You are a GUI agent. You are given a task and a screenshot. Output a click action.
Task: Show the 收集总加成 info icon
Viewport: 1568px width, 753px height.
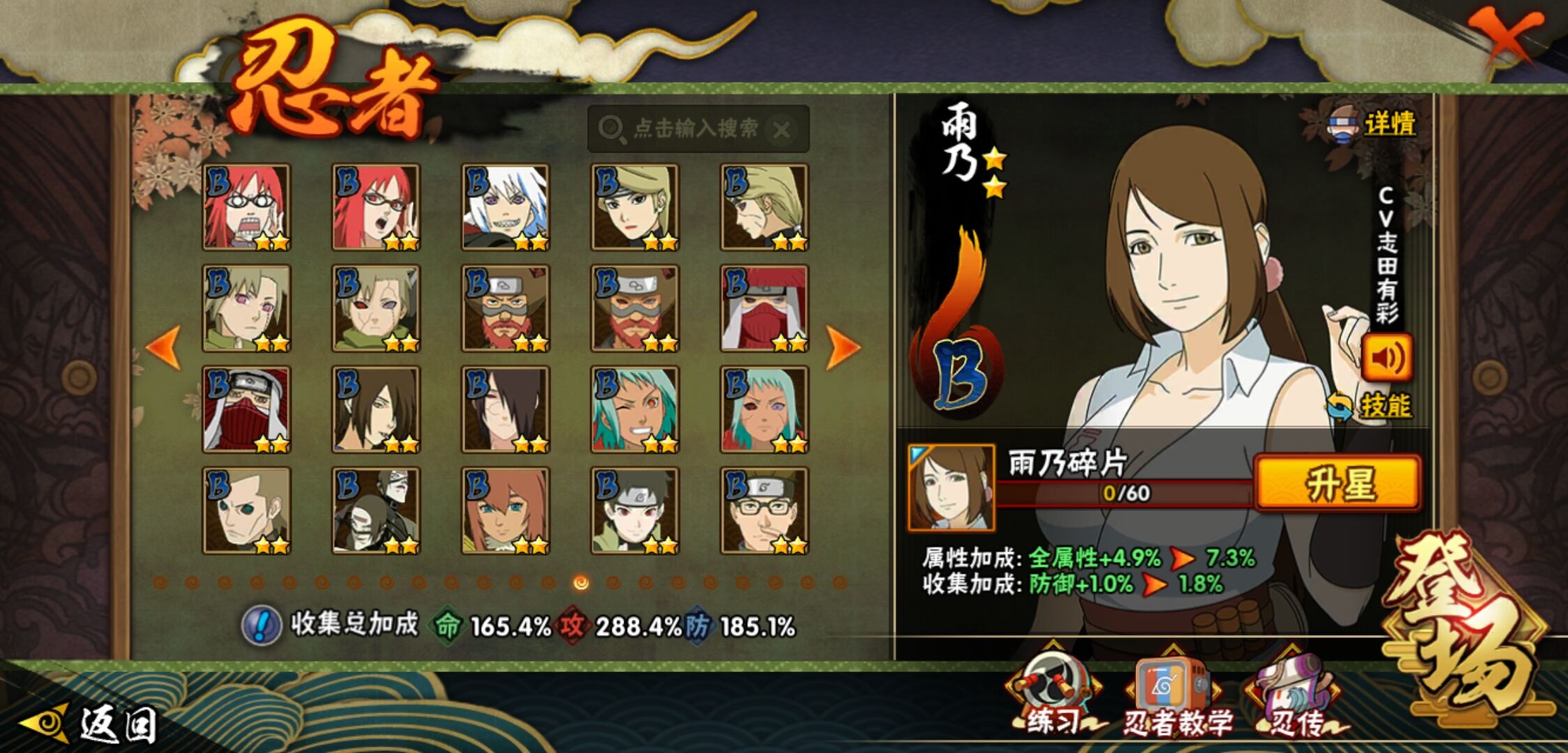point(261,625)
